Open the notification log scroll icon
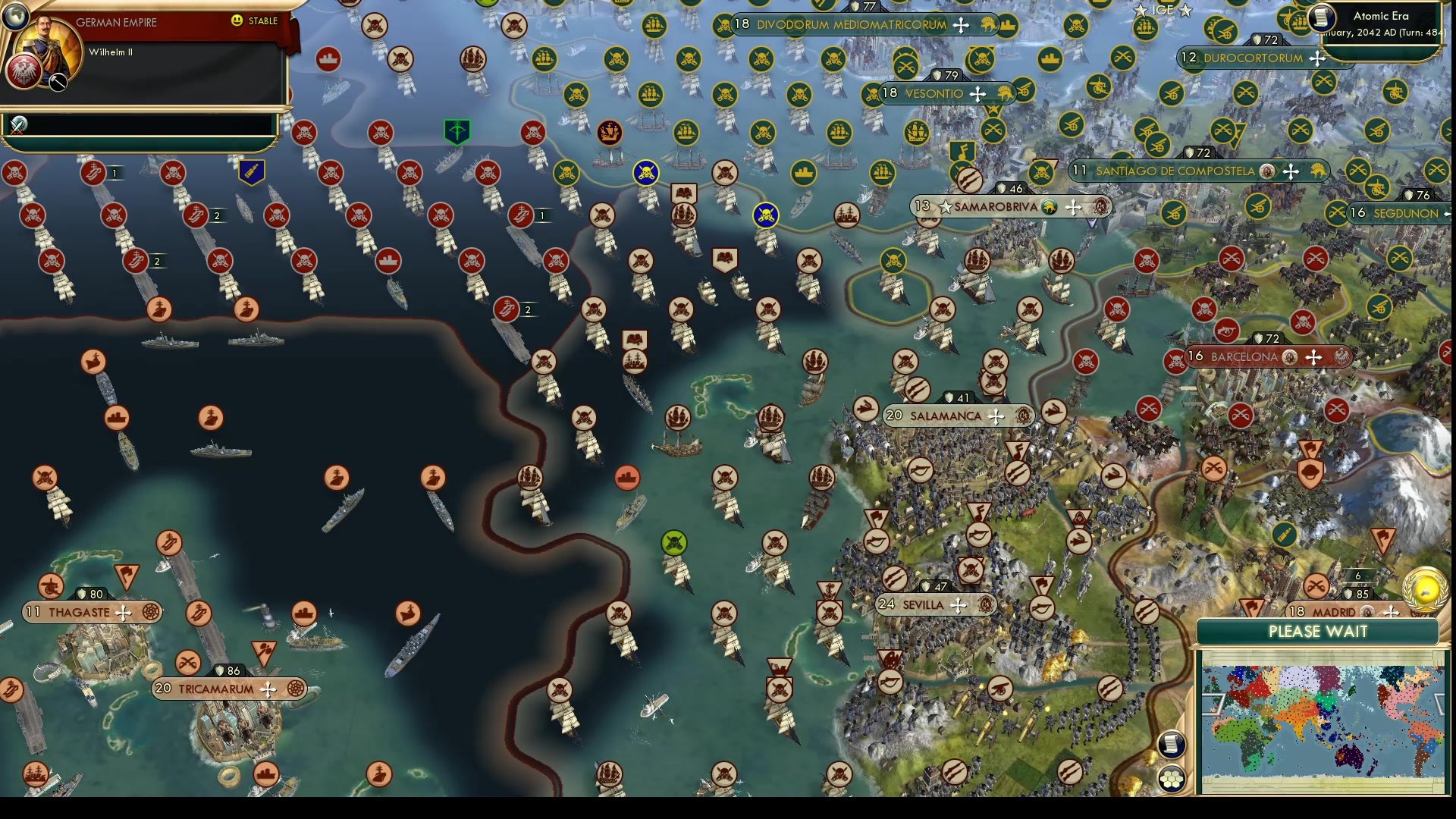Viewport: 1456px width, 819px height. pos(1171,744)
